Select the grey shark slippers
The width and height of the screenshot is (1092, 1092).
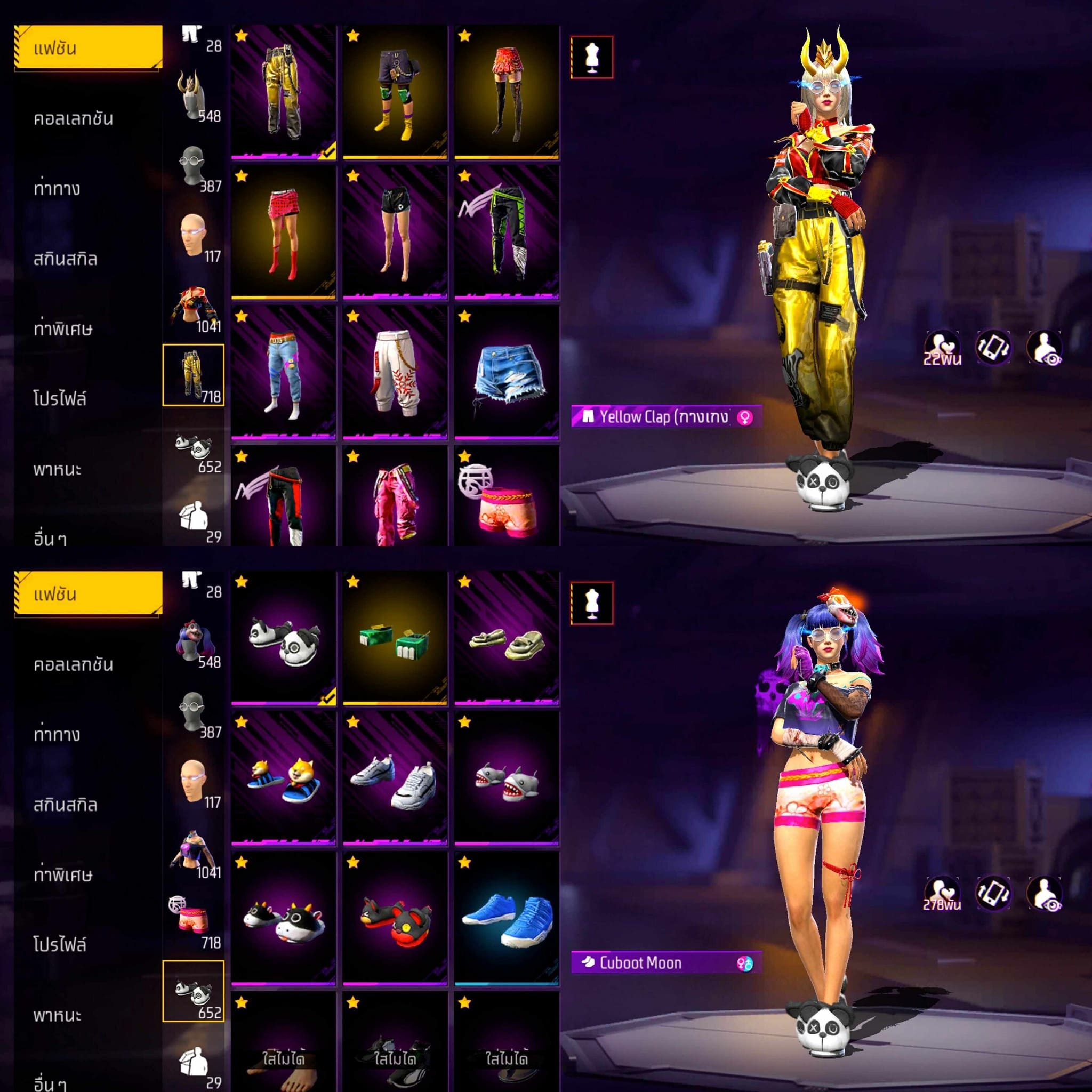point(507,779)
